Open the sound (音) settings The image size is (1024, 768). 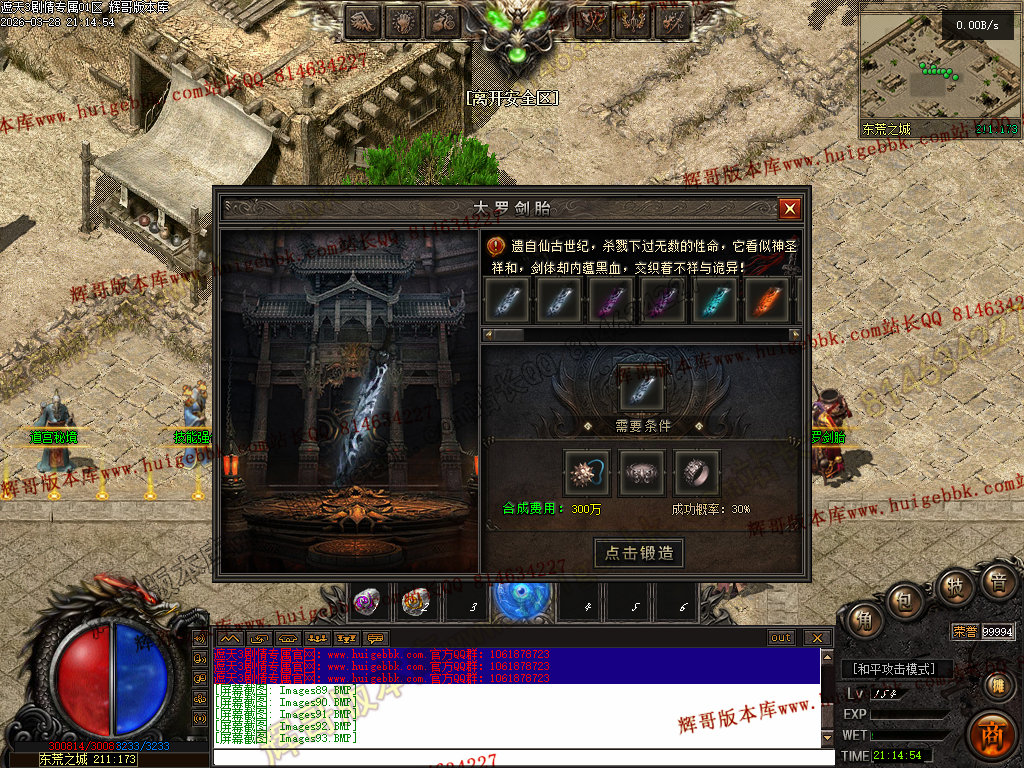pyautogui.click(x=997, y=581)
